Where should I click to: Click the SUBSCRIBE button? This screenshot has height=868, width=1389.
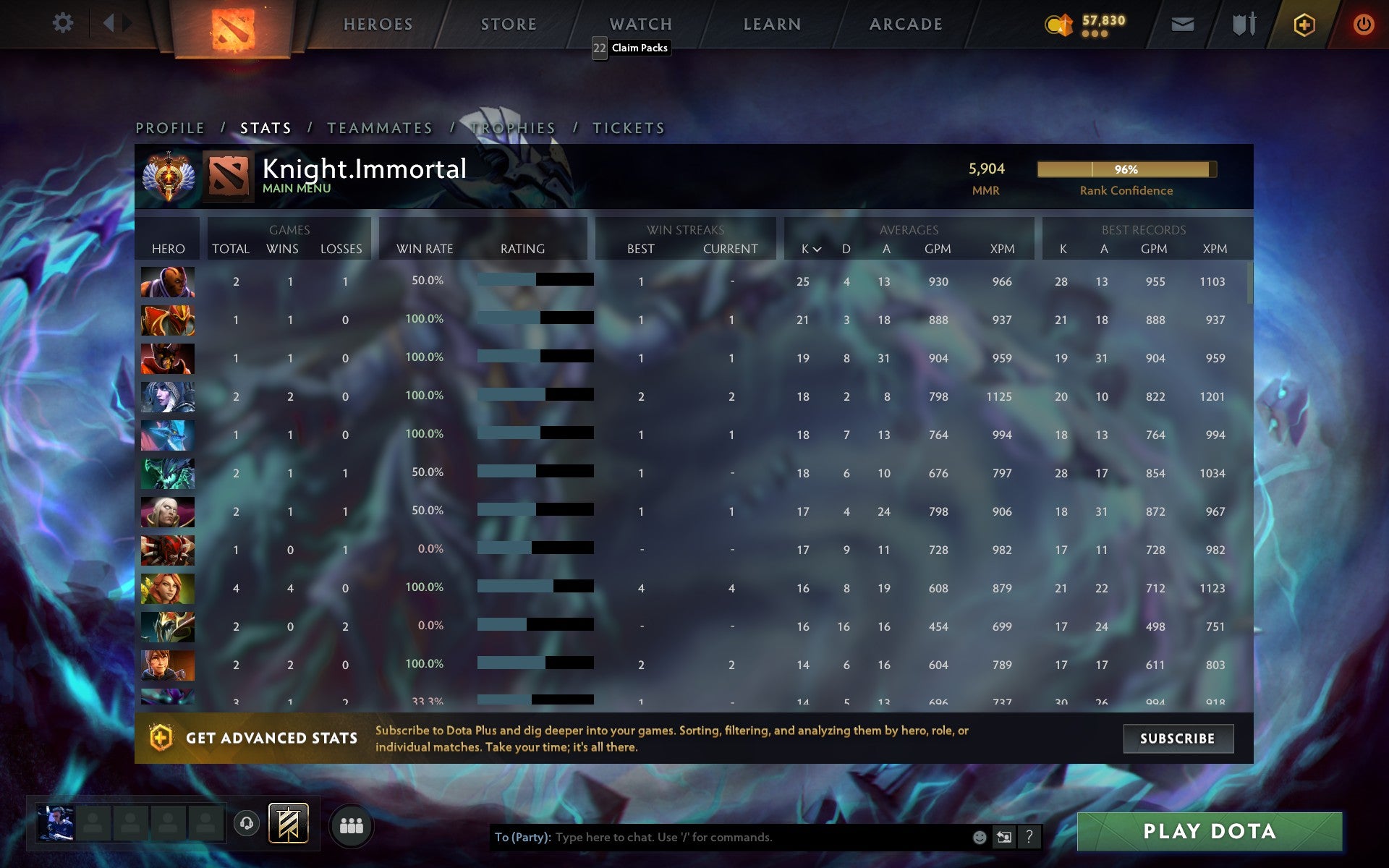coord(1178,739)
